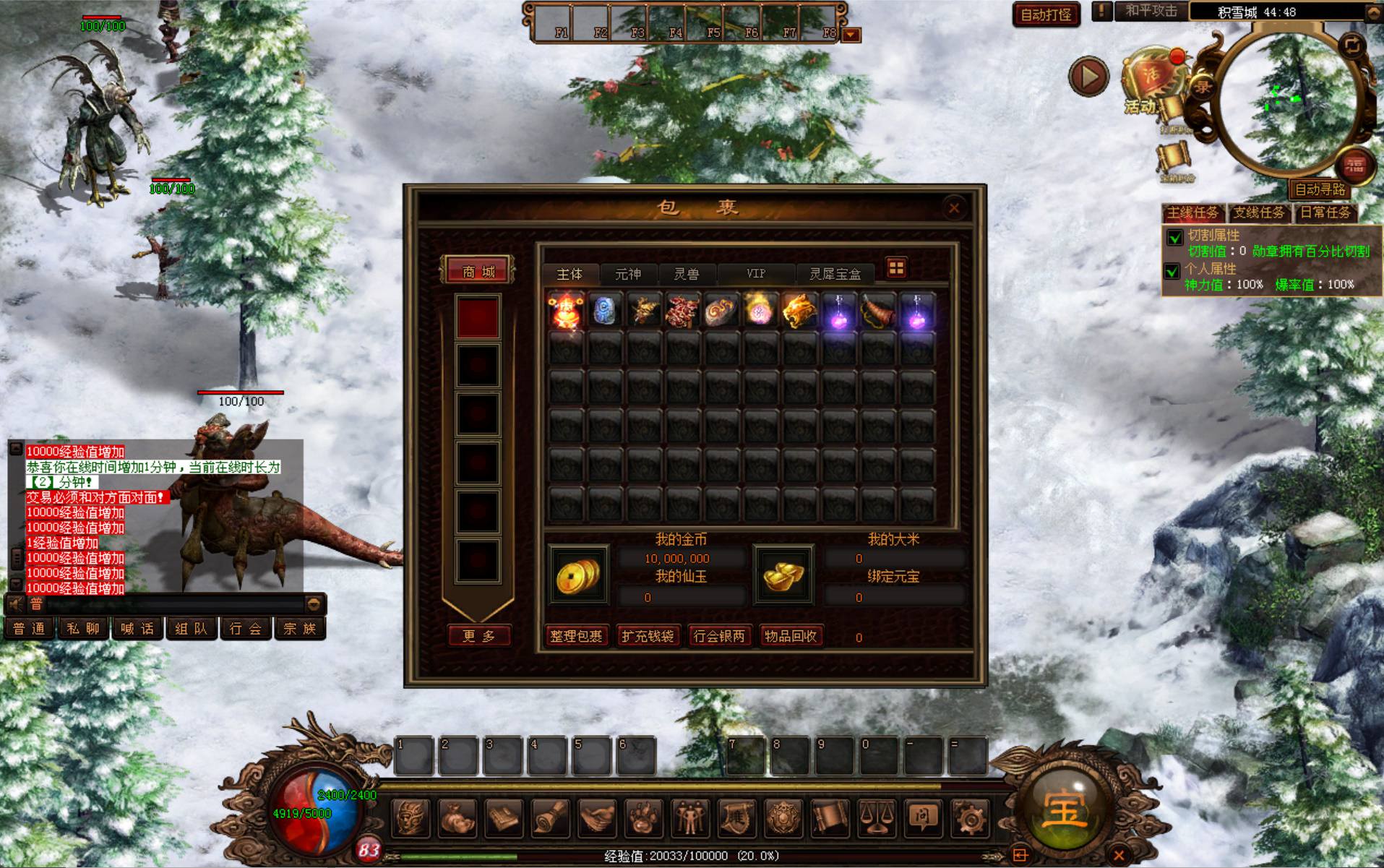
Task: Switch to the 灵兽 tab
Action: (686, 274)
